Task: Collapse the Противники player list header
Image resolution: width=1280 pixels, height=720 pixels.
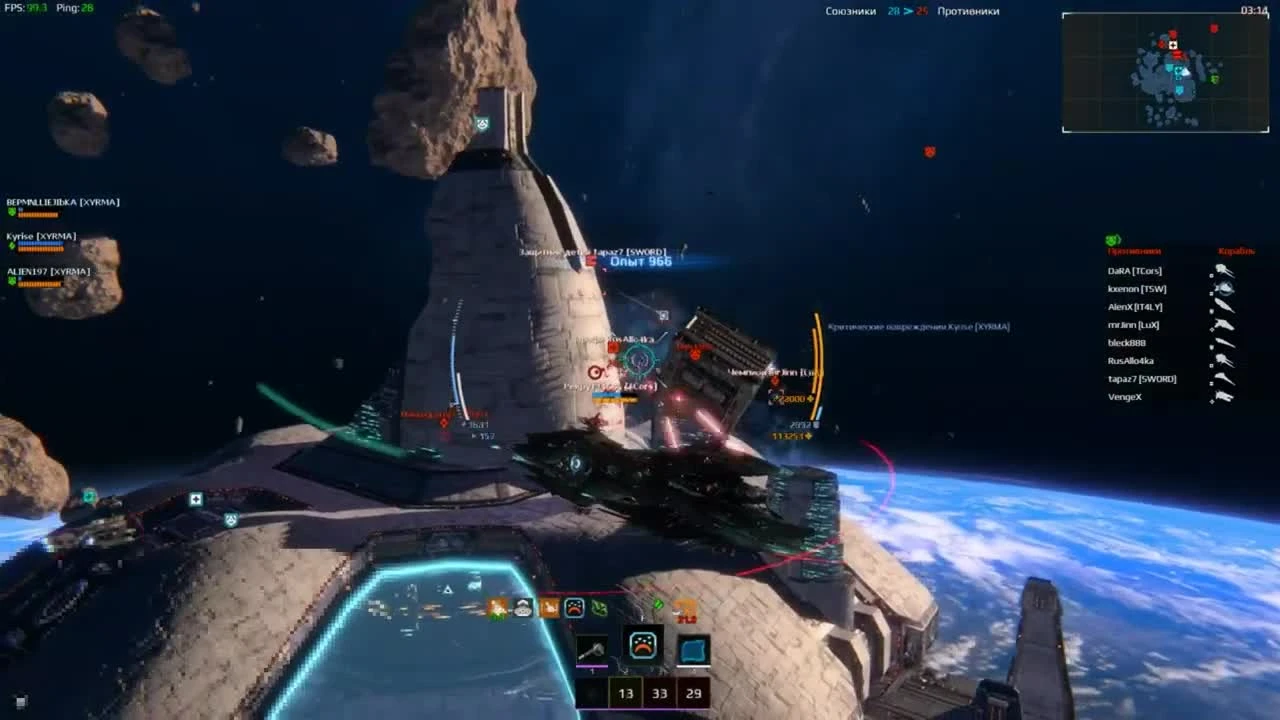Action: (x=1134, y=252)
